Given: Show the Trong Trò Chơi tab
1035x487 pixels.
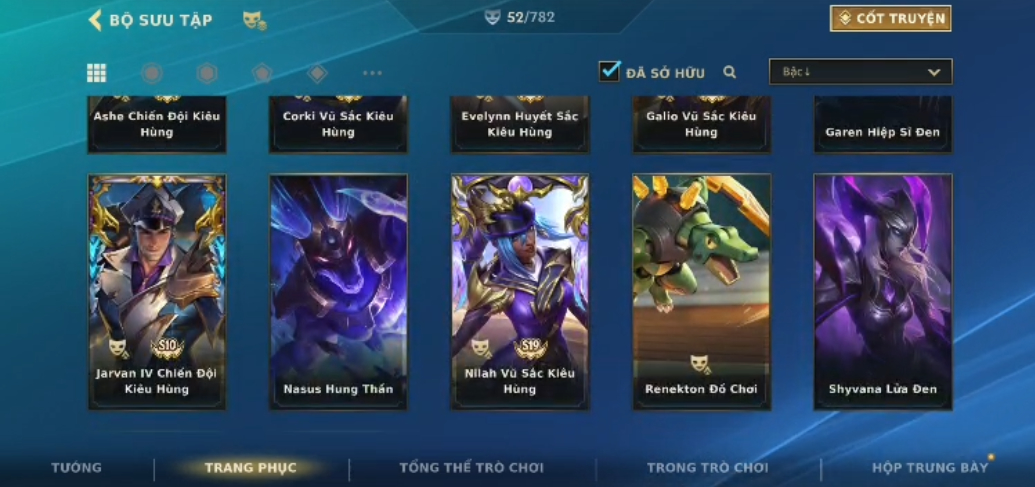Looking at the screenshot, I should point(708,468).
